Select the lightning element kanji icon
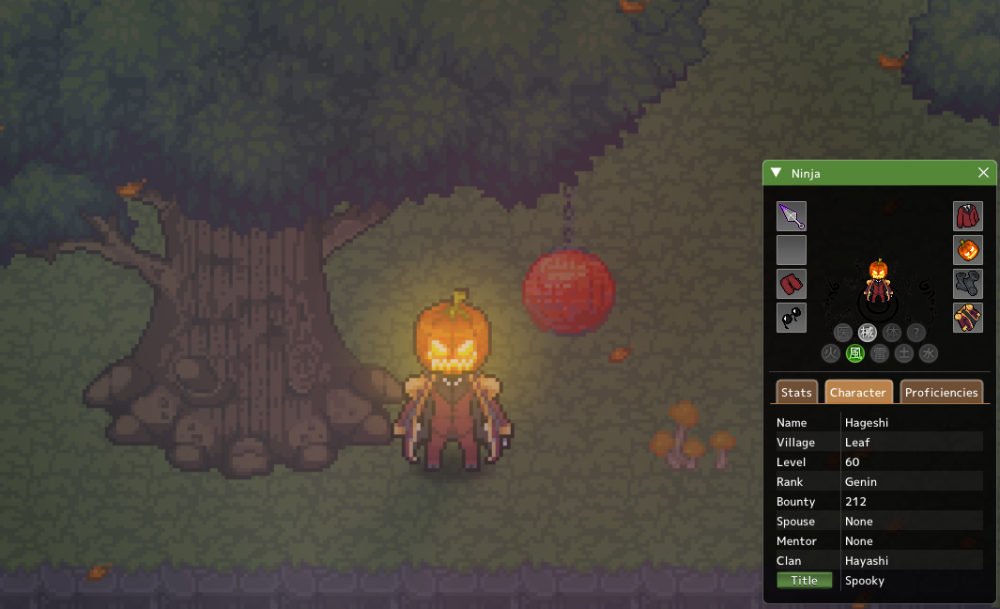 [880, 353]
